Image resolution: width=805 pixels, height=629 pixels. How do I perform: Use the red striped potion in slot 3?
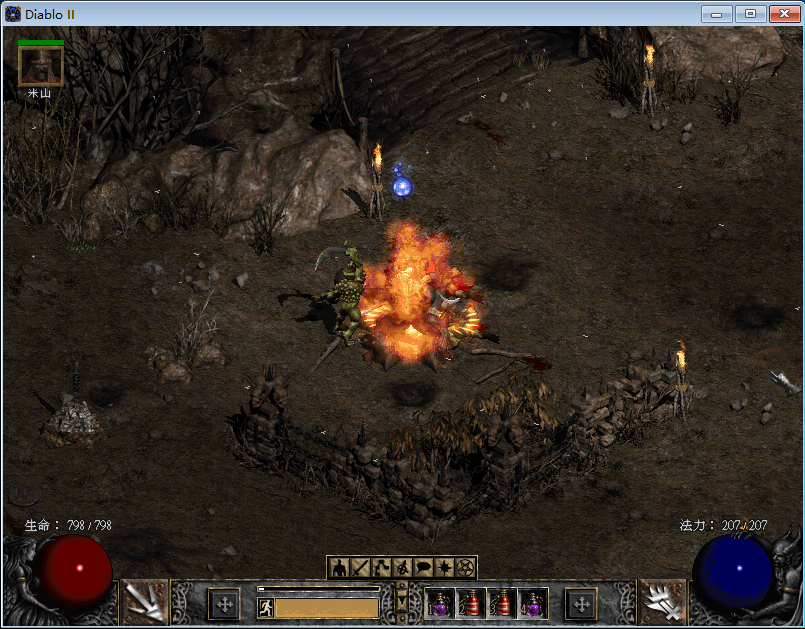click(503, 604)
